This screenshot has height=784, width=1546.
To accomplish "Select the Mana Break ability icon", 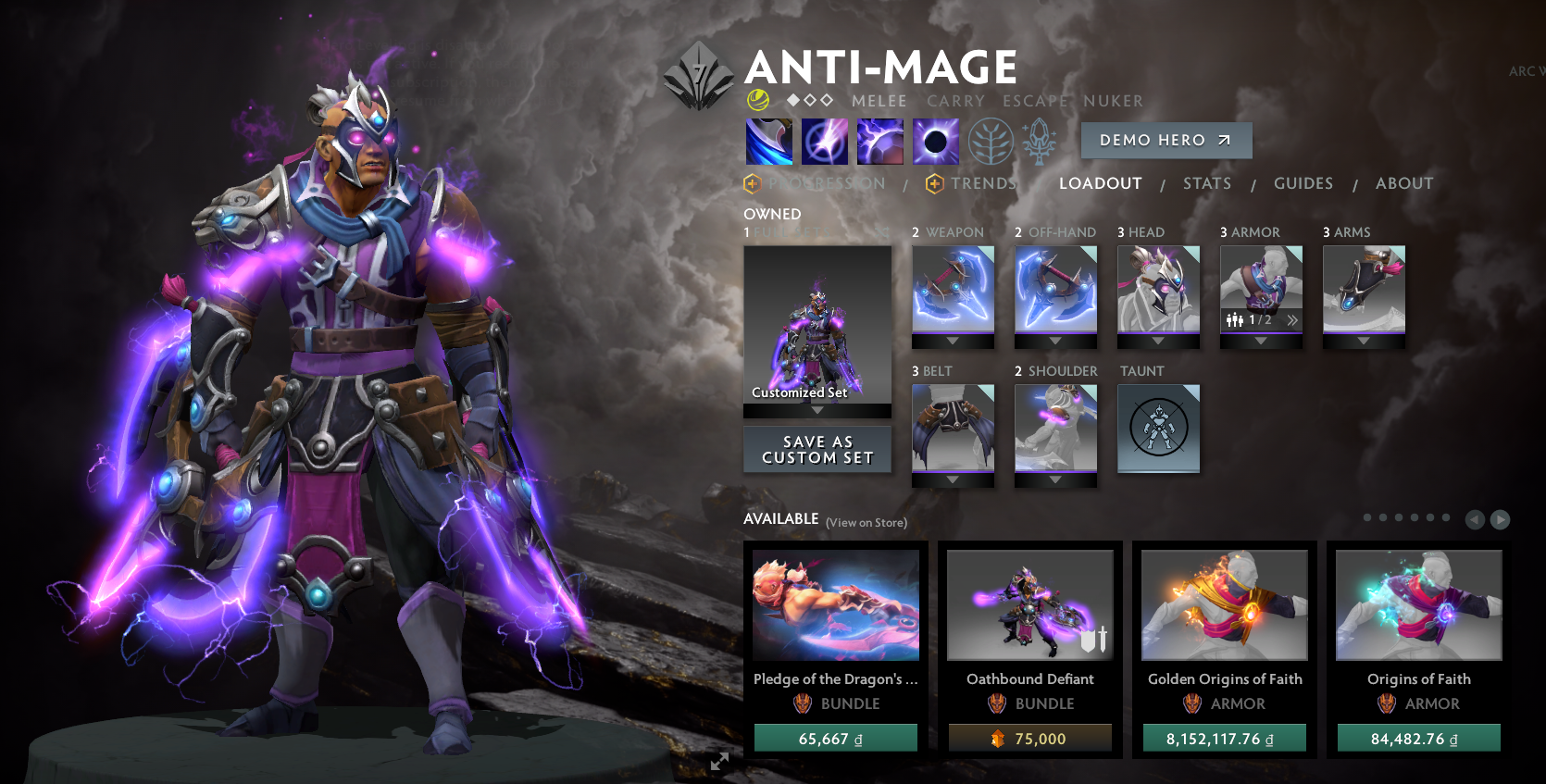I will pos(768,141).
